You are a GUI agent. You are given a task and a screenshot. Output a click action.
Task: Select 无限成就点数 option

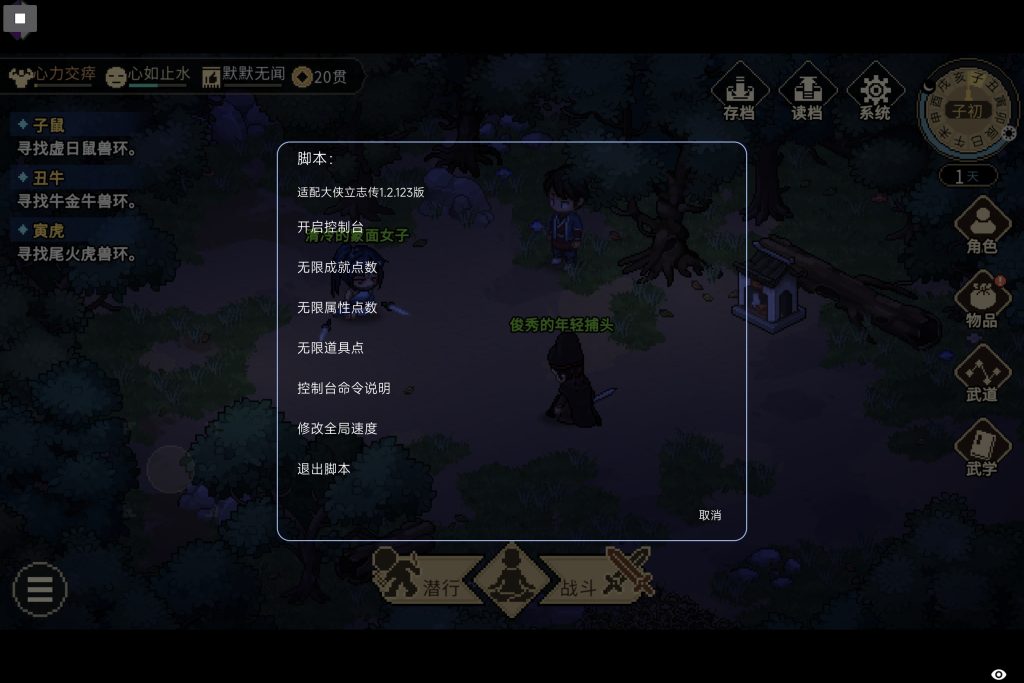click(337, 268)
